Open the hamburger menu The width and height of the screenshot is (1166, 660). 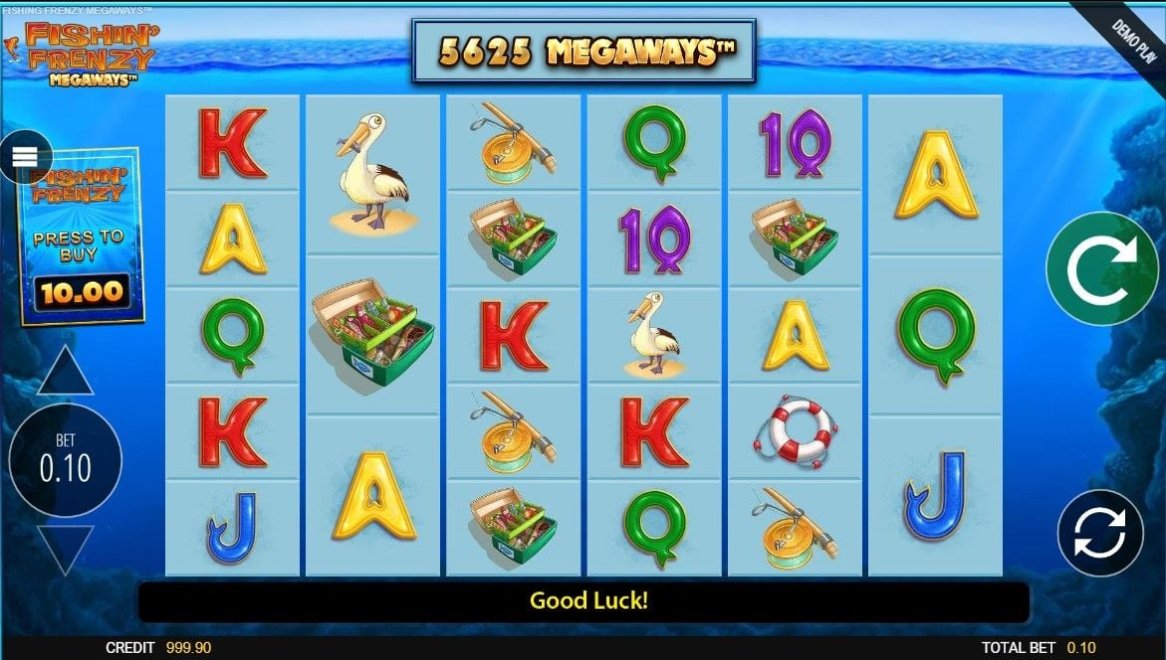coord(25,157)
